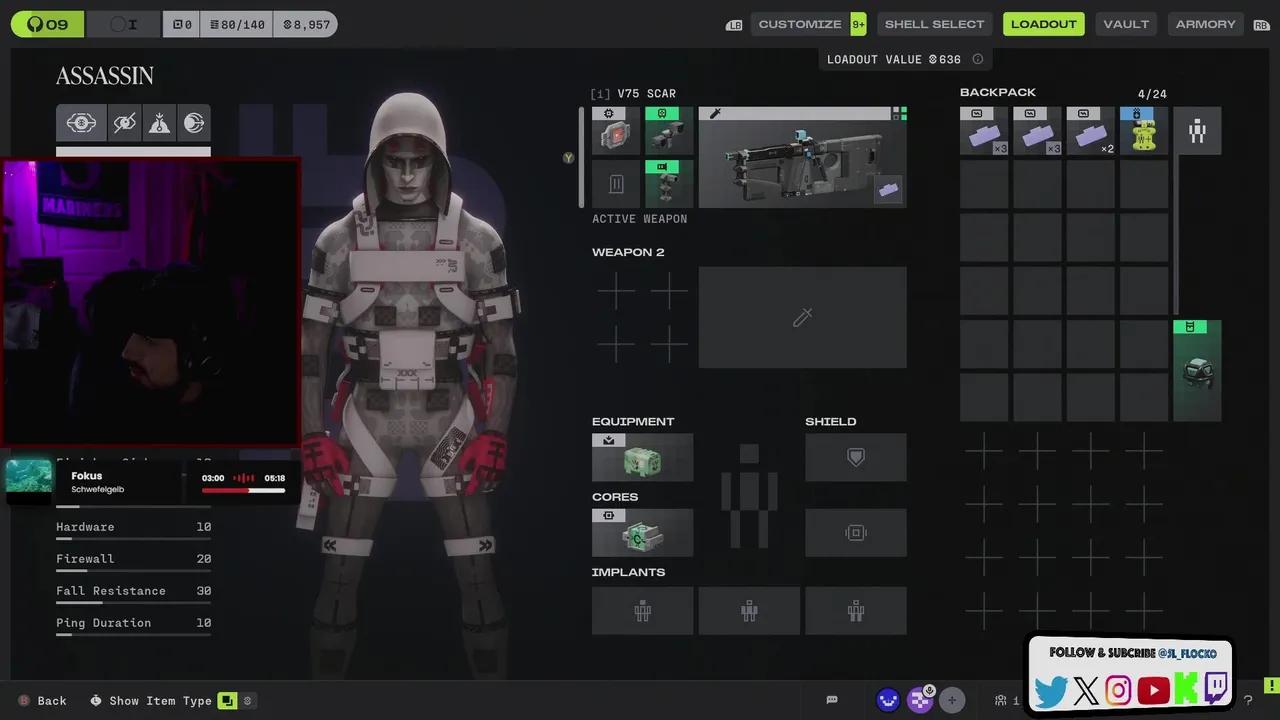
Task: Open the Weapon 2 edit slot
Action: click(802, 317)
